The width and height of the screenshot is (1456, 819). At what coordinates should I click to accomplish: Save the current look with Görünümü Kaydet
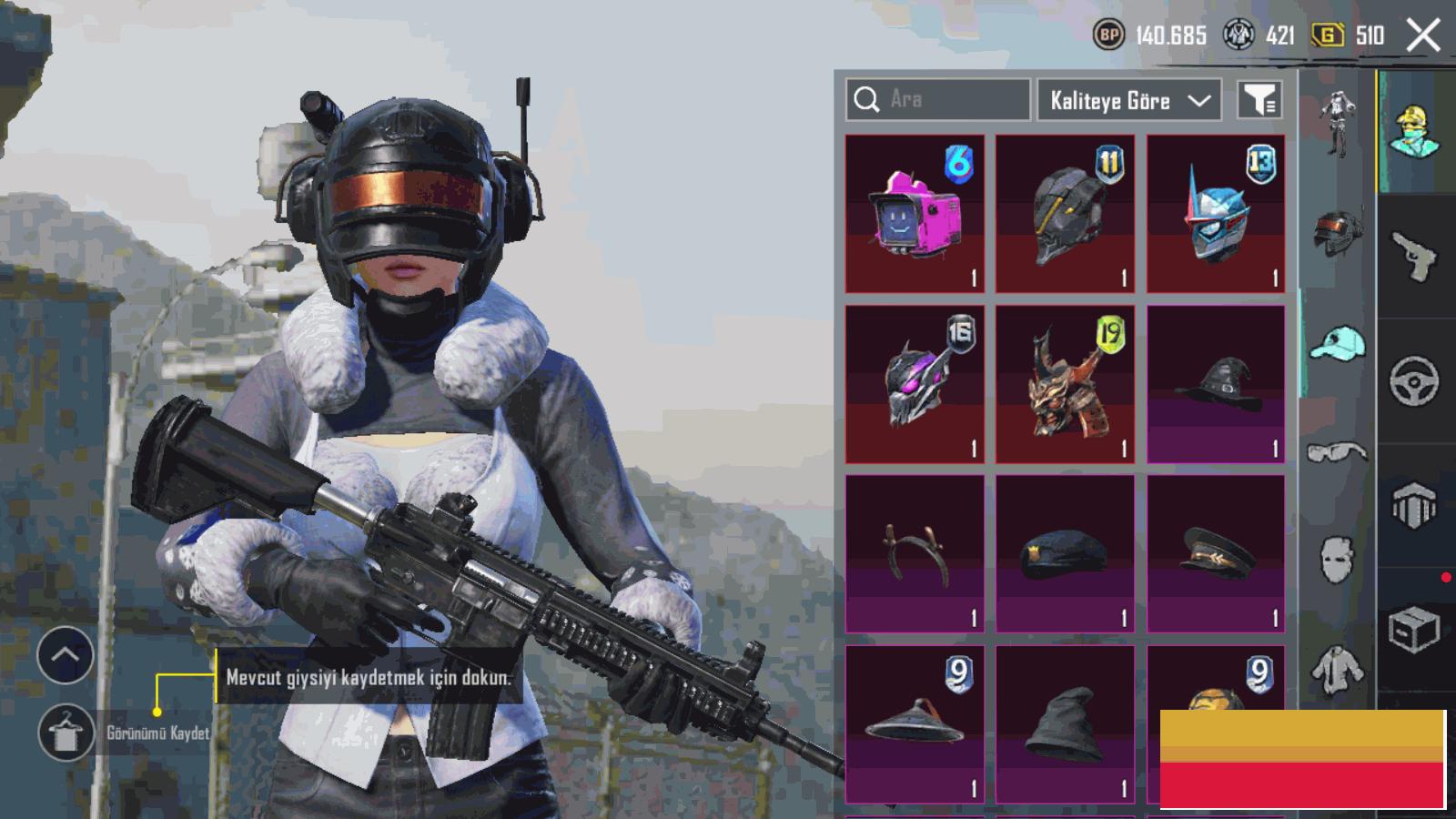pyautogui.click(x=66, y=733)
